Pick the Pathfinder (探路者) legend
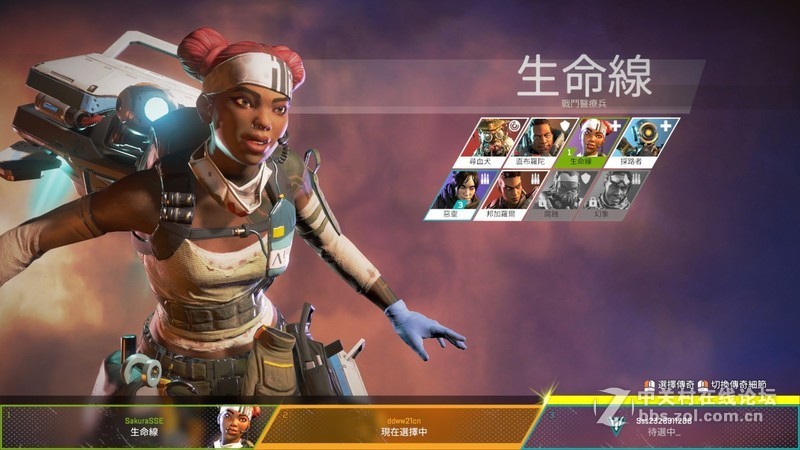 point(645,141)
